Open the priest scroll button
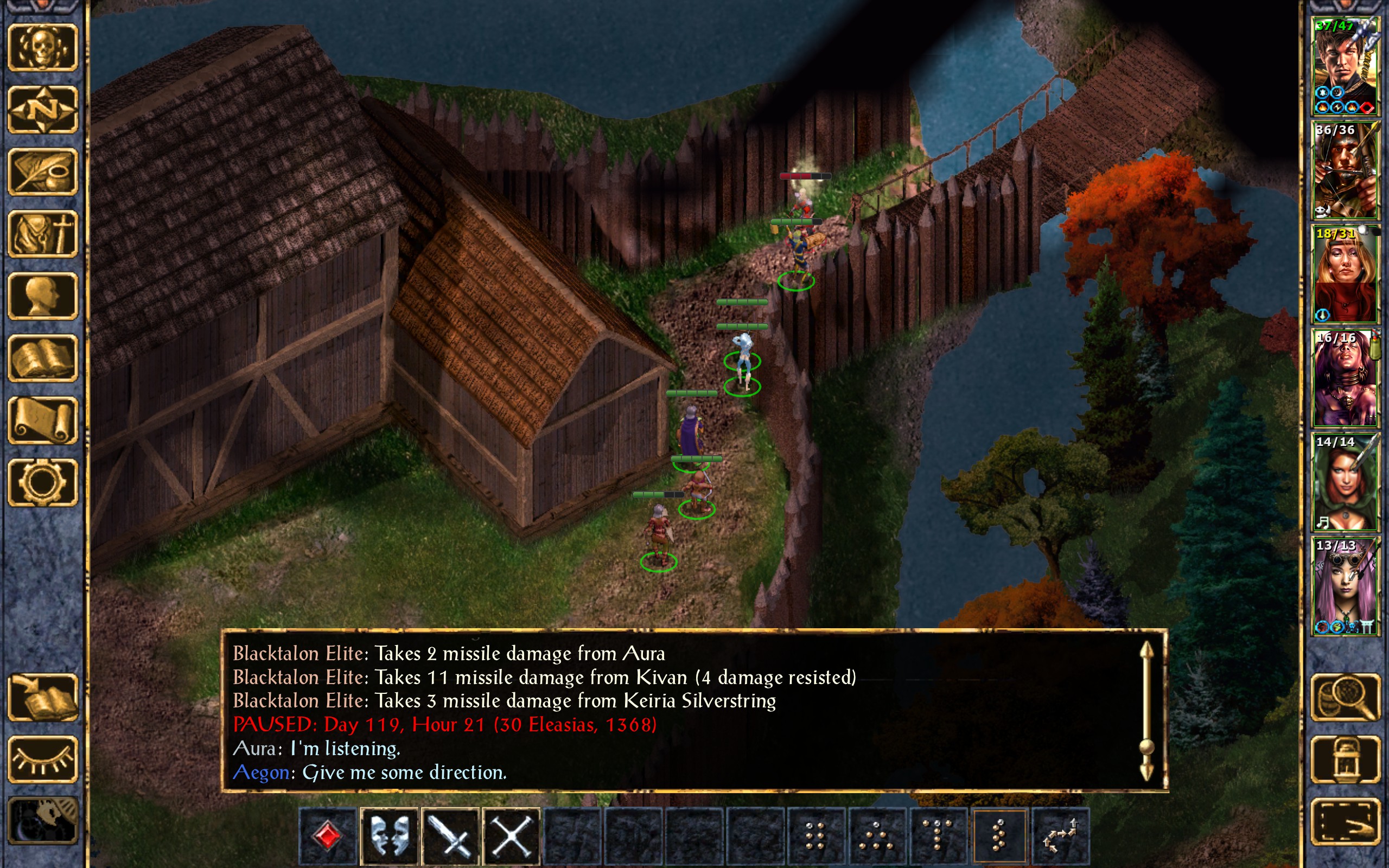This screenshot has width=1389, height=868. pyautogui.click(x=43, y=420)
